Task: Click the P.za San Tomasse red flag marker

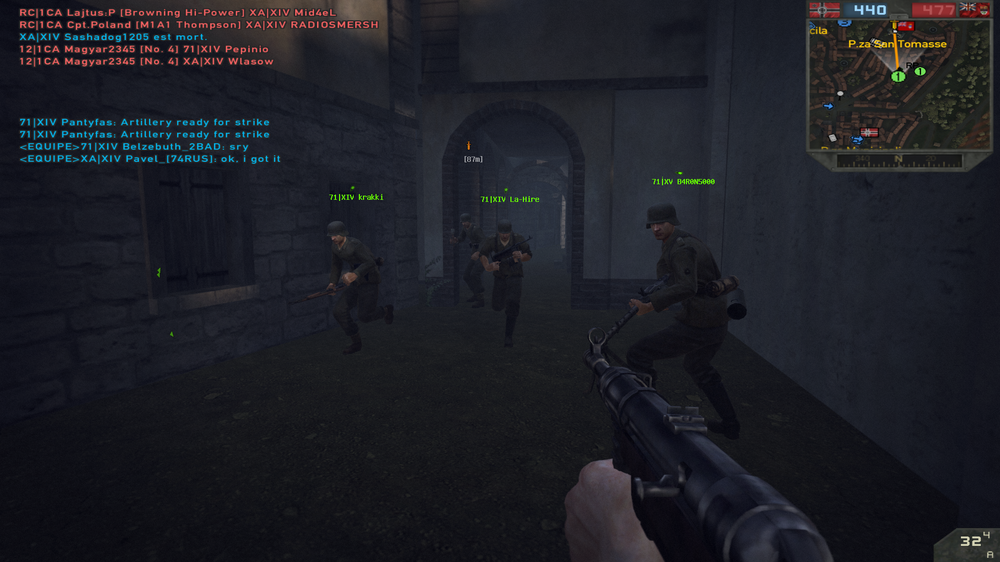Action: click(905, 27)
